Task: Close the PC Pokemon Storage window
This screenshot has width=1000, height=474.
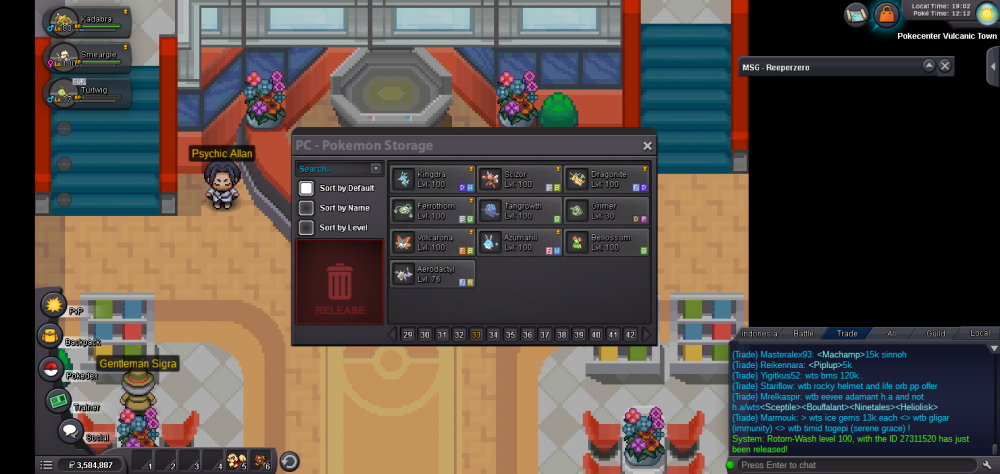Action: tap(647, 146)
